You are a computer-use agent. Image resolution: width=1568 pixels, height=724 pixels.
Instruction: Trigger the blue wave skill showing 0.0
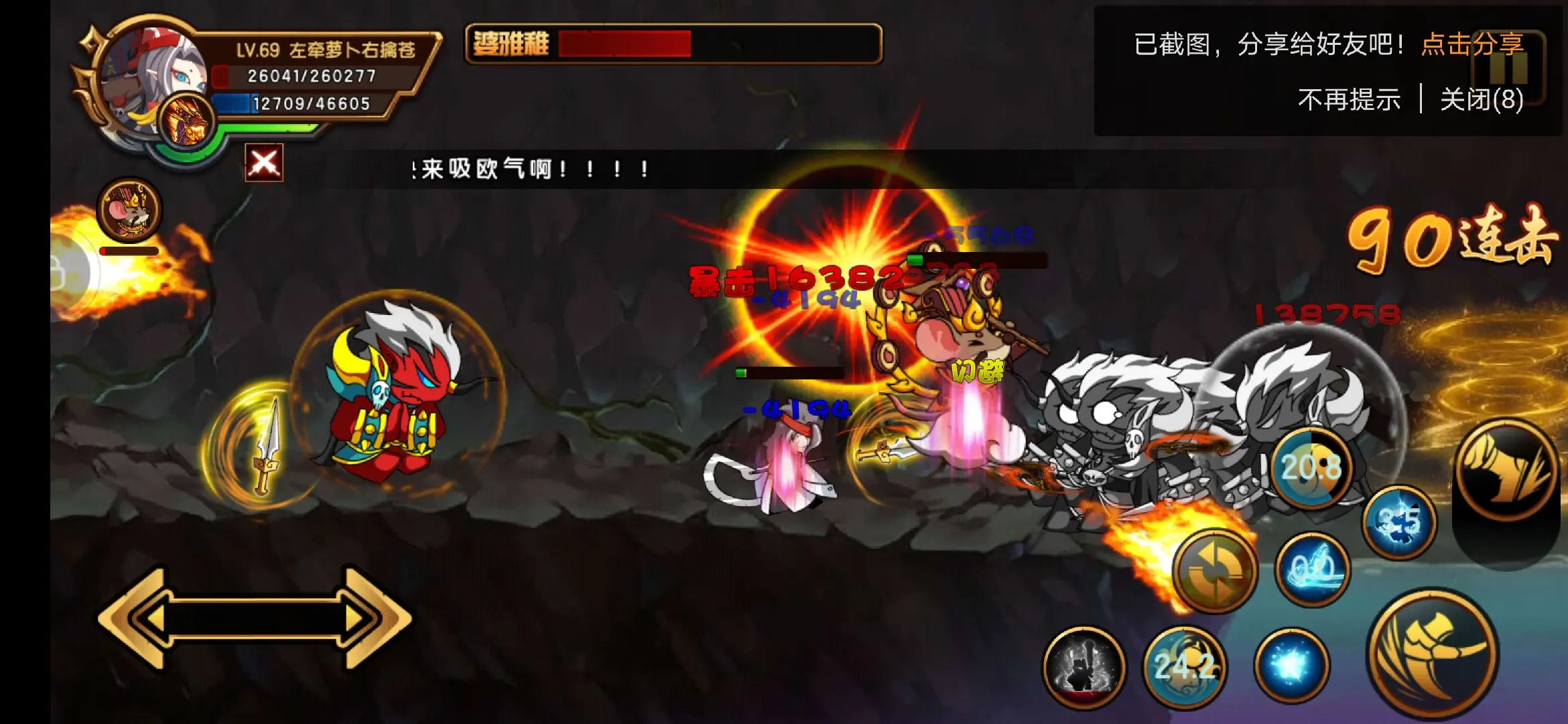point(1311,570)
